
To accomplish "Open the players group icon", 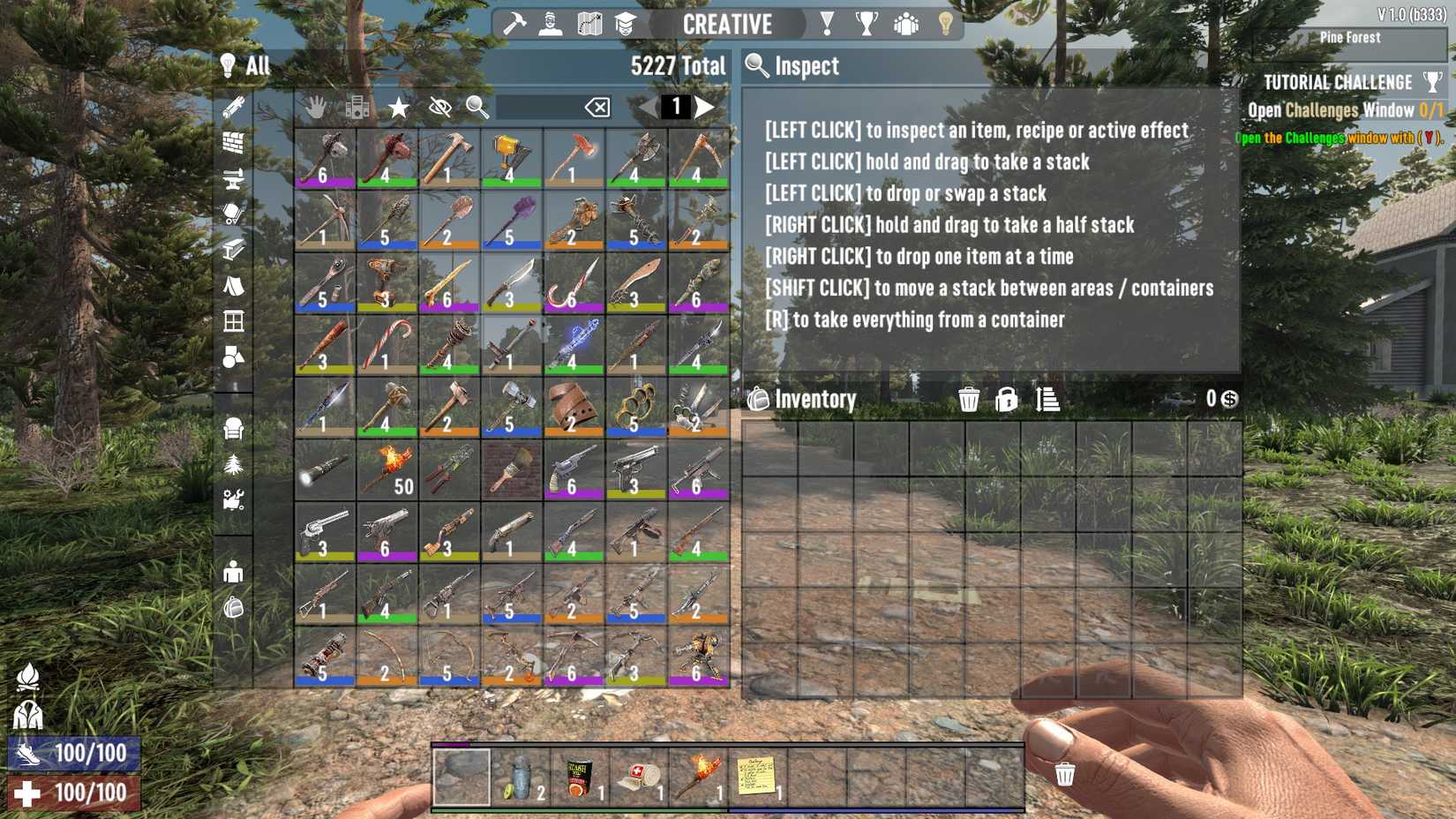I will [x=906, y=24].
